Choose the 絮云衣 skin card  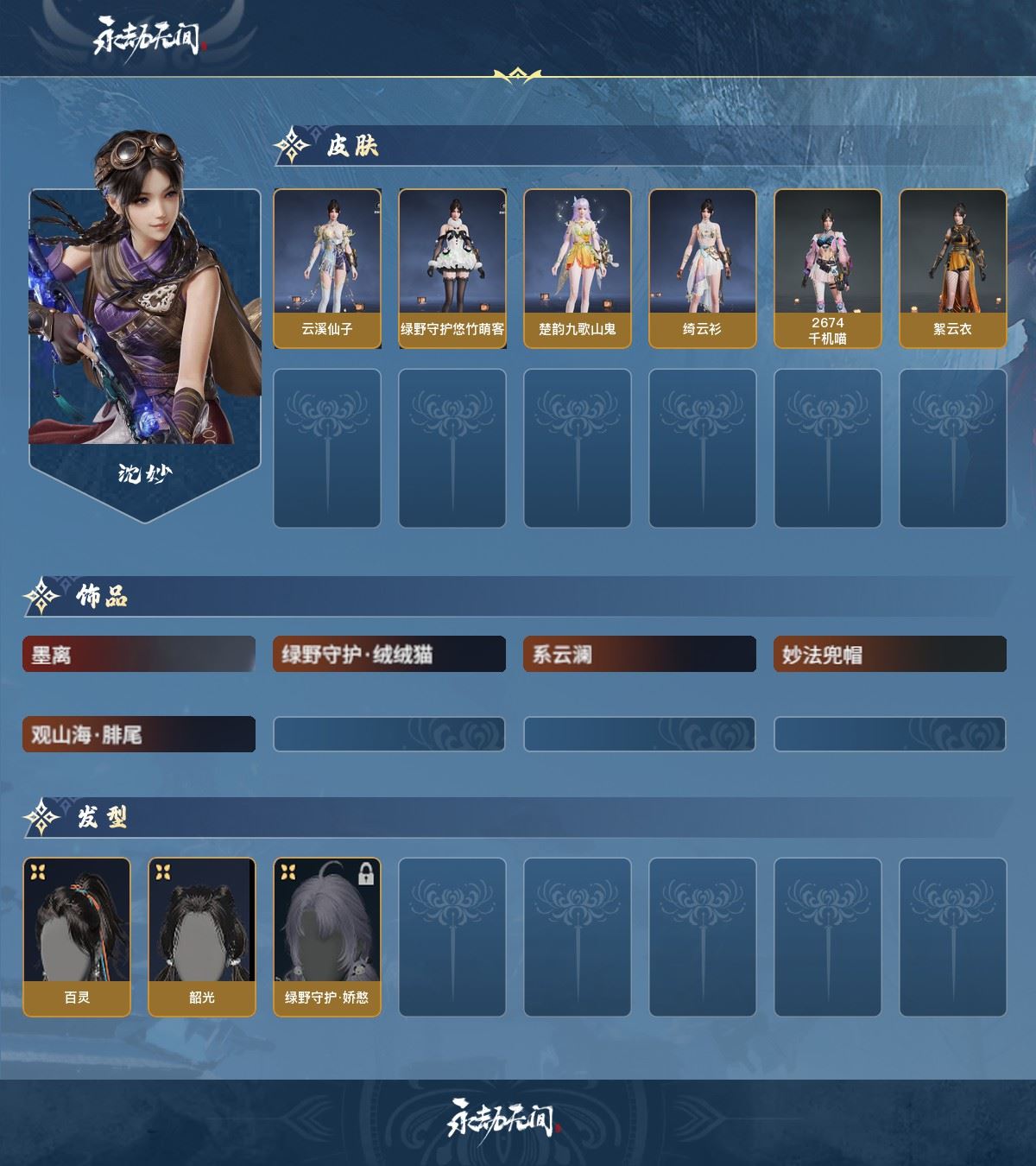[953, 269]
